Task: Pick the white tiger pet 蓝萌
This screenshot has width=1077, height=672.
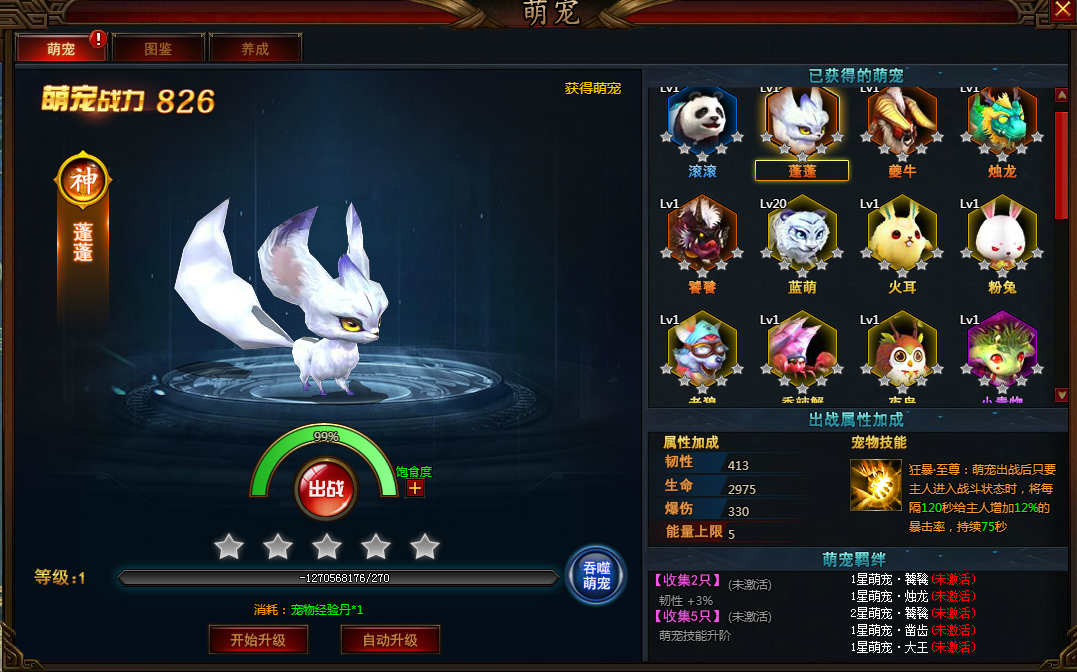Action: pyautogui.click(x=802, y=236)
